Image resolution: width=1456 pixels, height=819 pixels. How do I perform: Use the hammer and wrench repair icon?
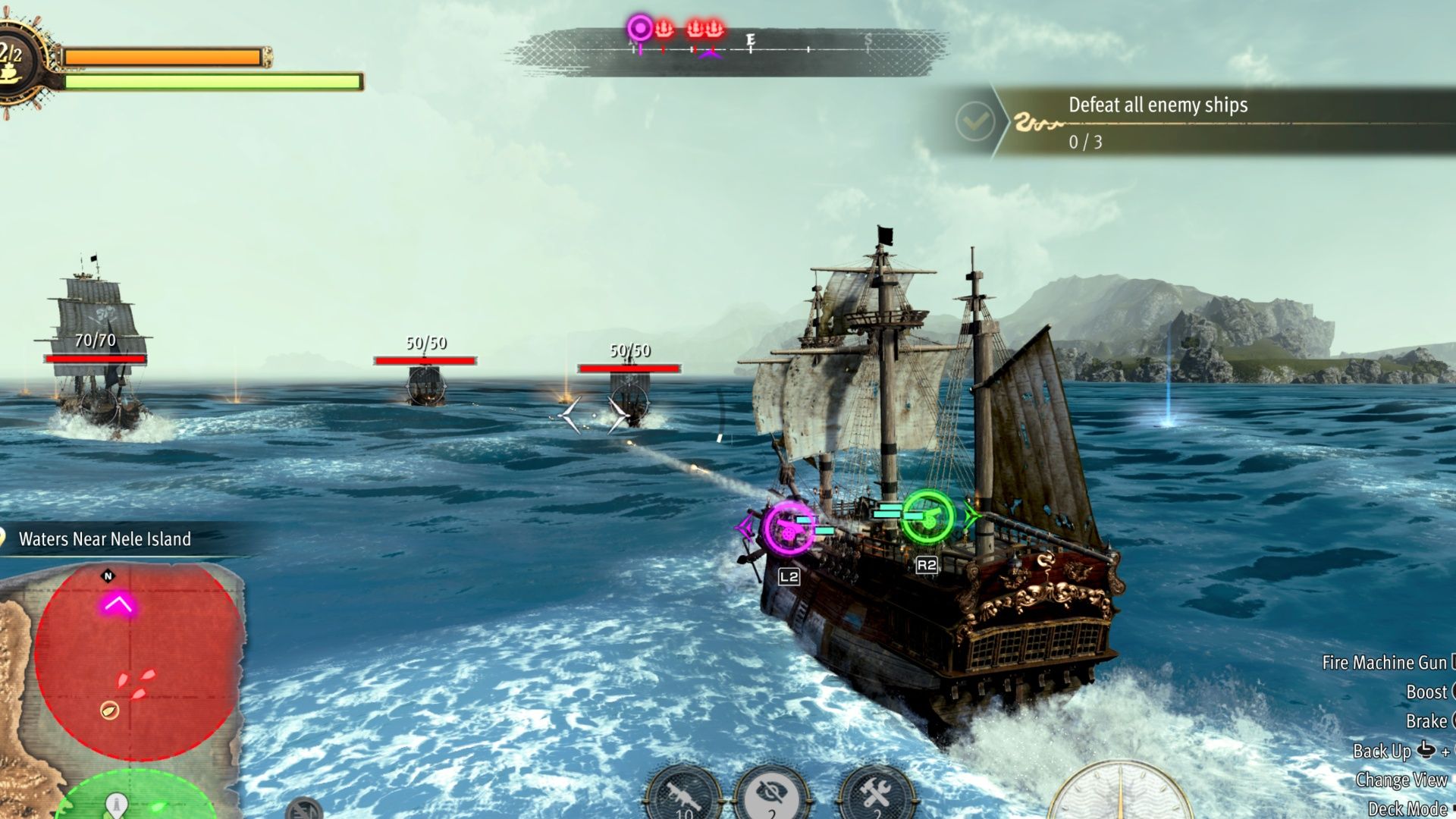pos(876,793)
